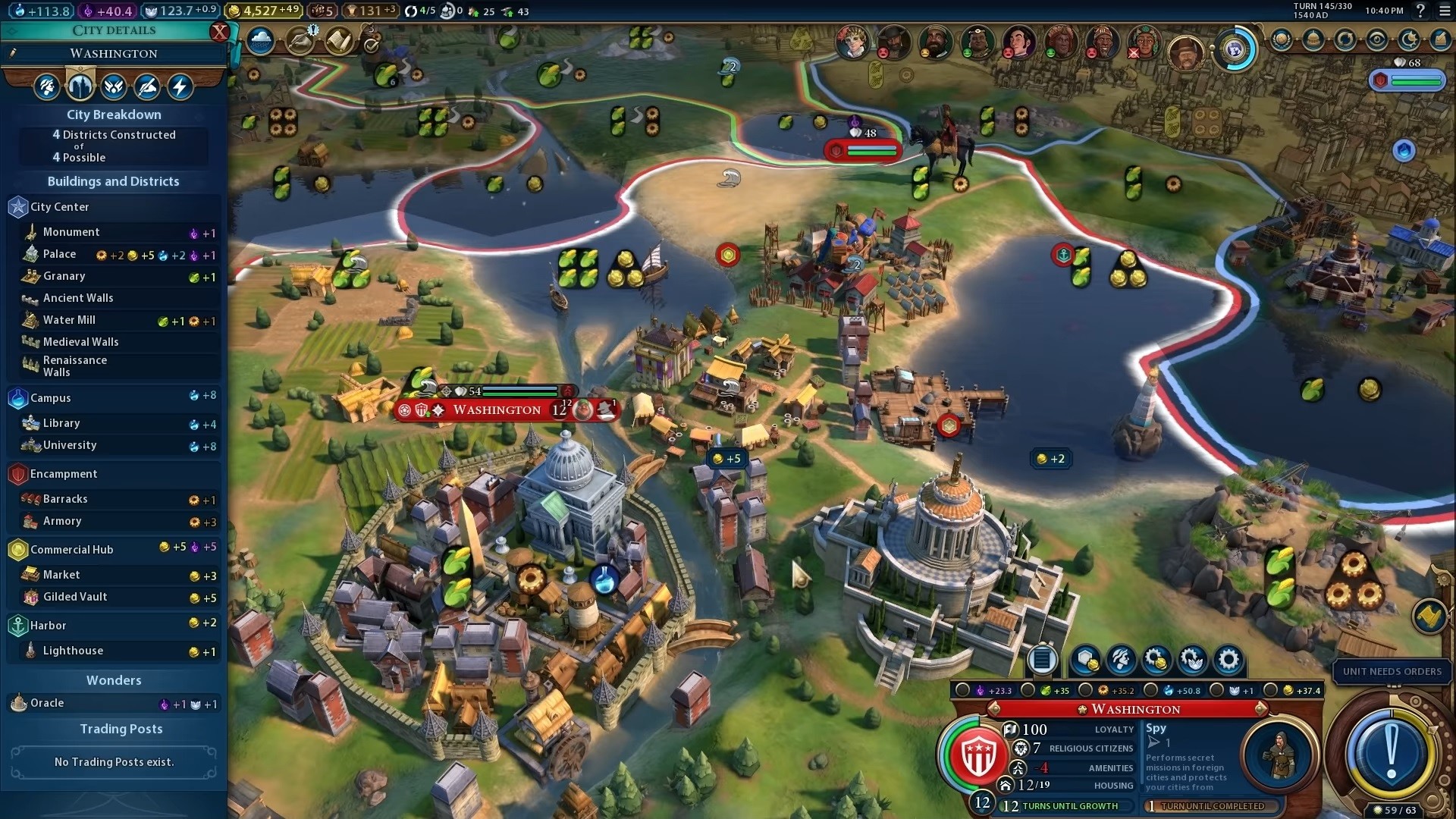Open the Civilopedia question mark
Image resolution: width=1456 pixels, height=819 pixels.
(x=1420, y=11)
